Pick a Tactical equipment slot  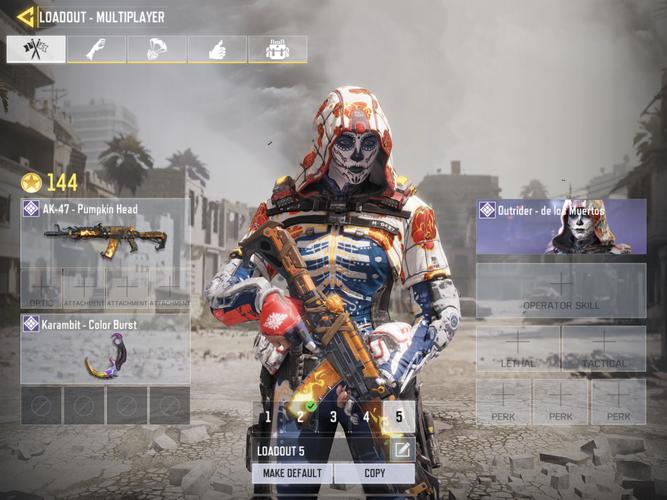click(604, 349)
